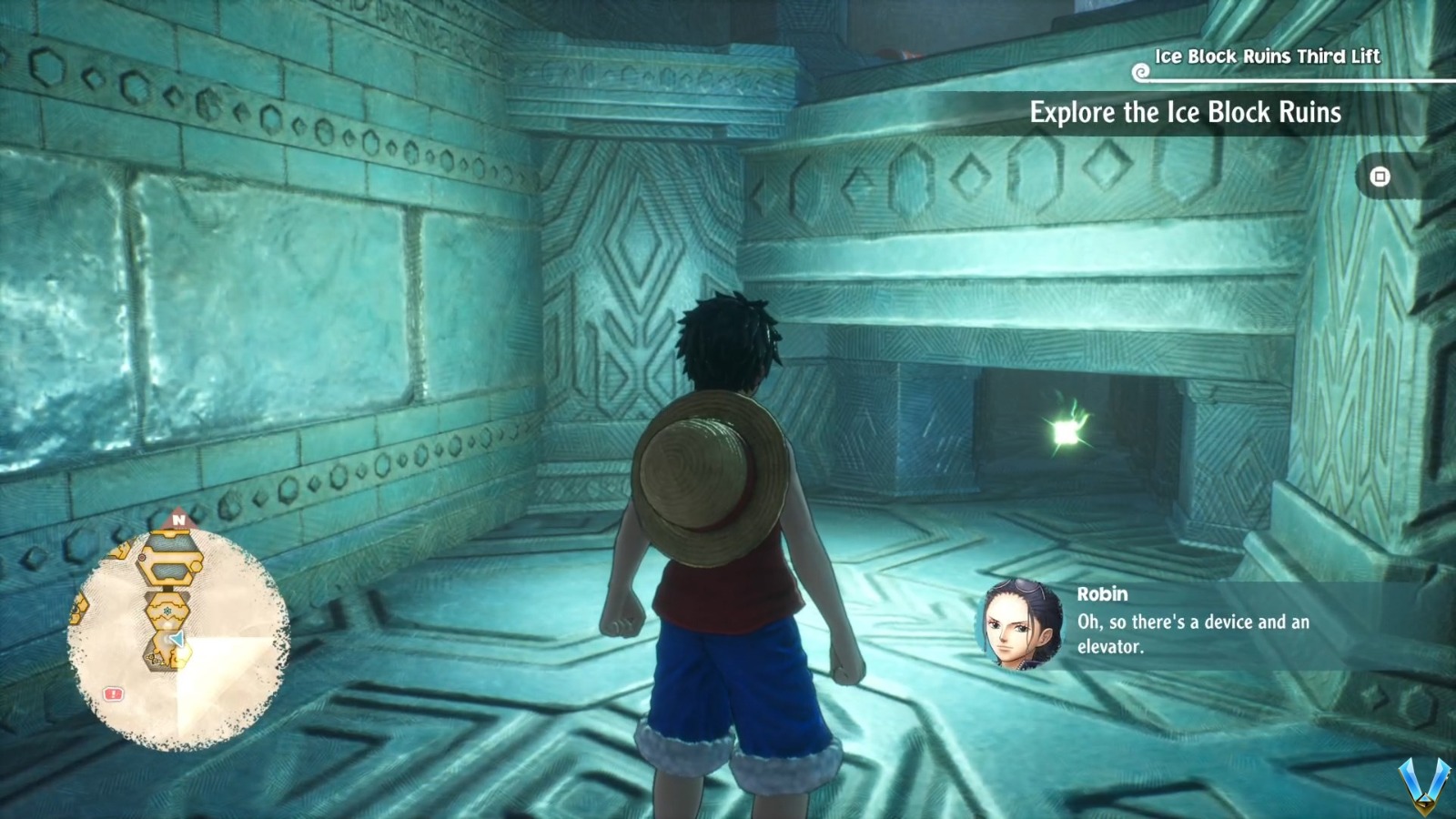Screen dimensions: 1456x819
Task: Select the blue player arrow on the minimap
Action: click(177, 638)
